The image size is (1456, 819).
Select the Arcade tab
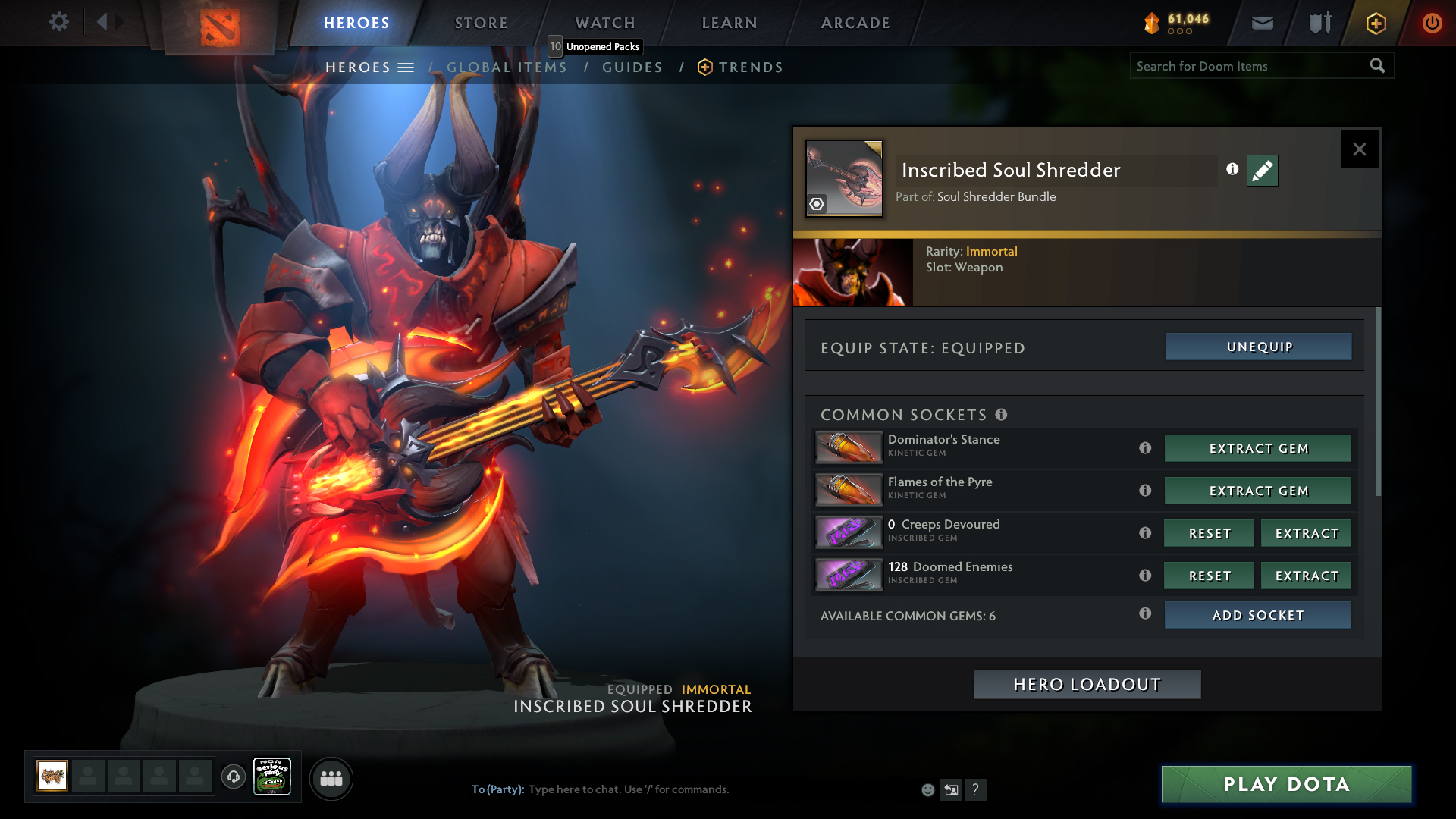coord(855,23)
